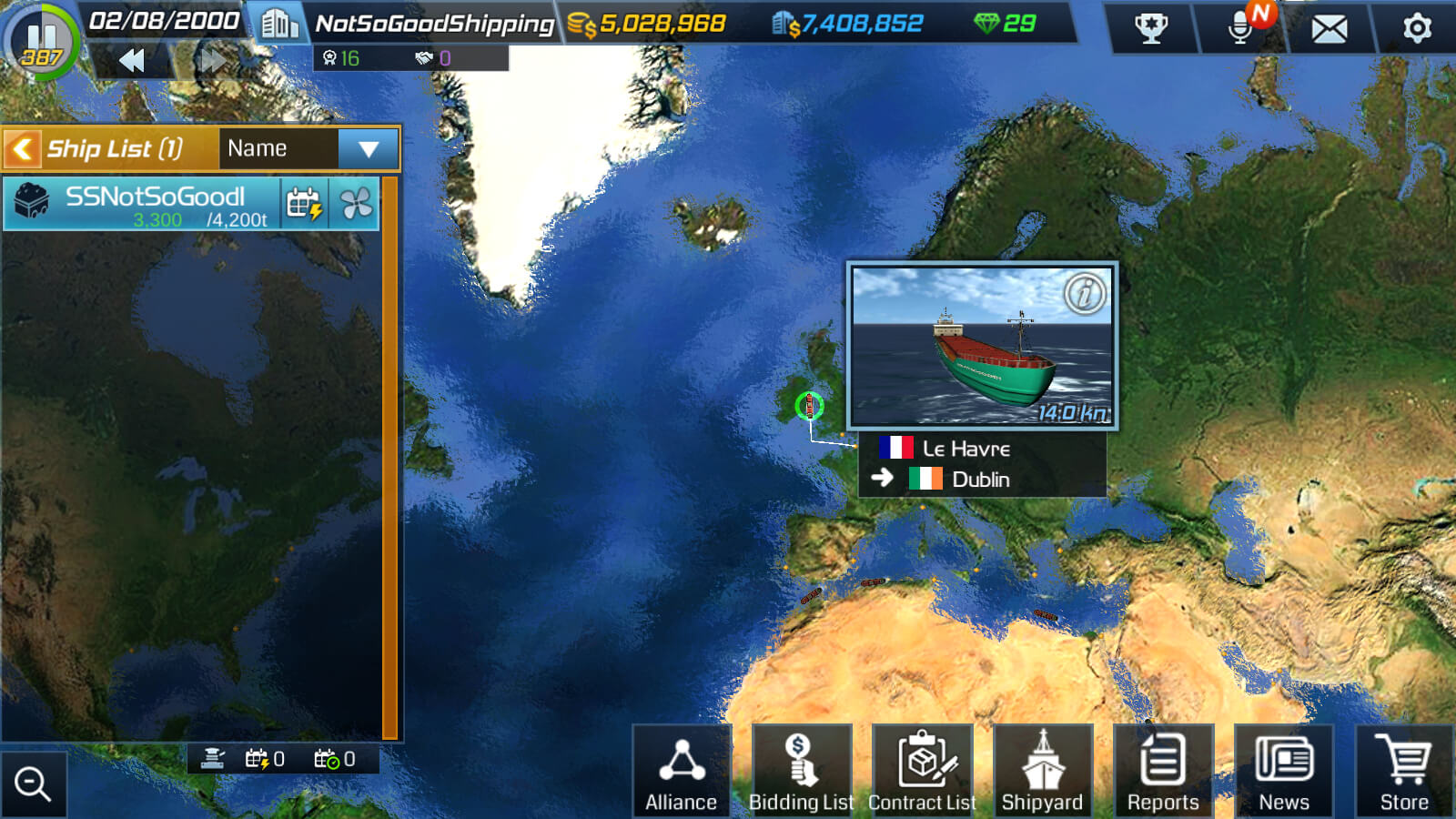Open the Bidding List
The height and width of the screenshot is (819, 1456).
(801, 772)
